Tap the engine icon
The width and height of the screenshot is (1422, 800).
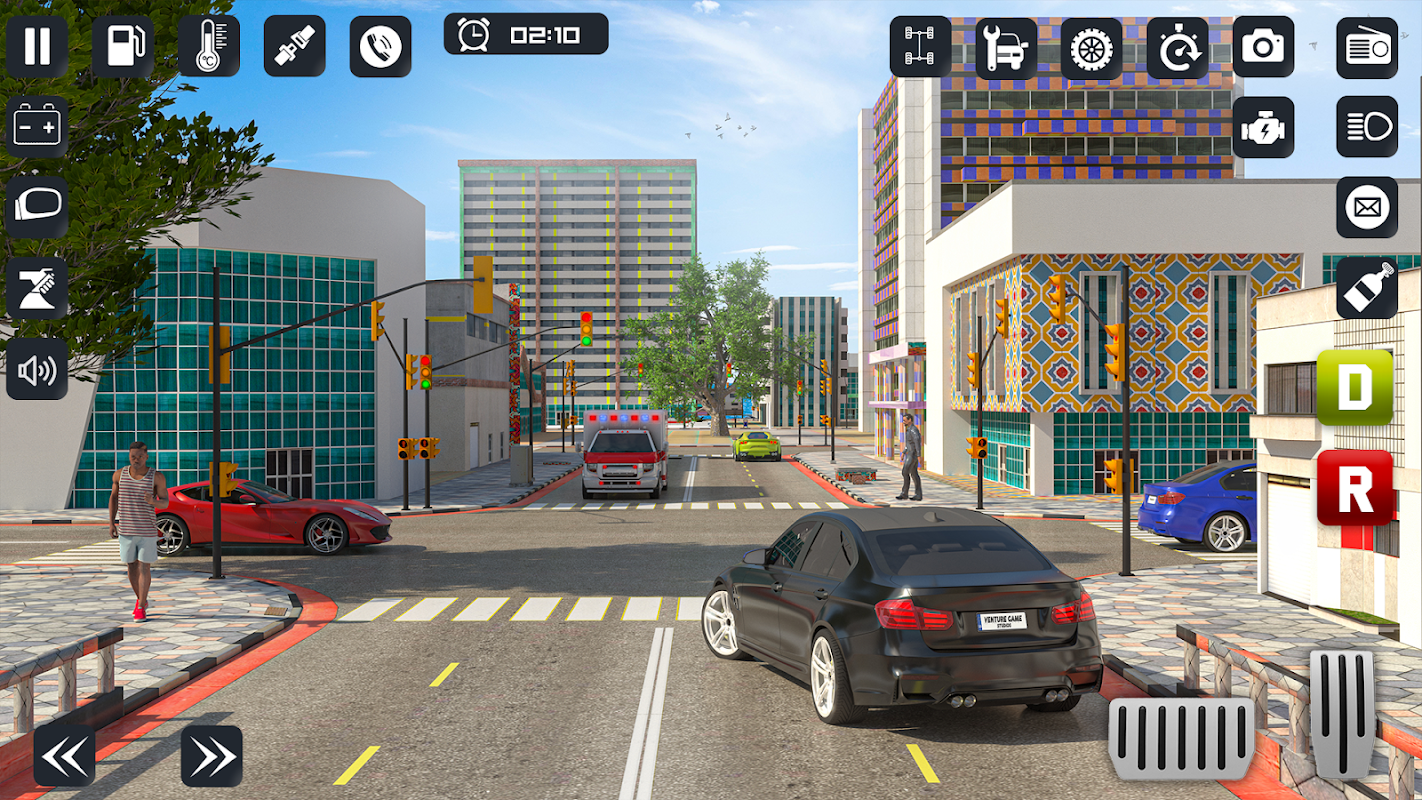point(1263,127)
